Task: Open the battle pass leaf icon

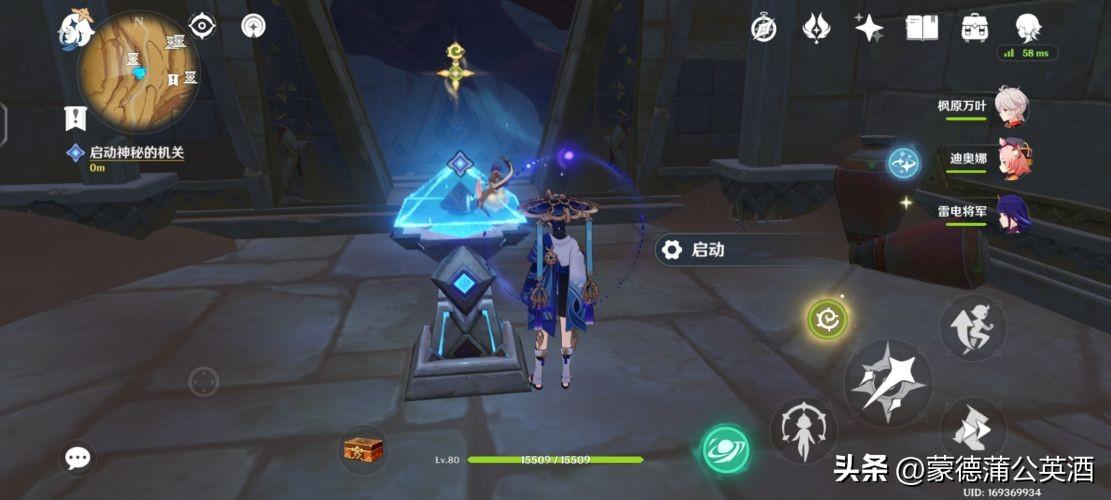Action: tap(816, 28)
